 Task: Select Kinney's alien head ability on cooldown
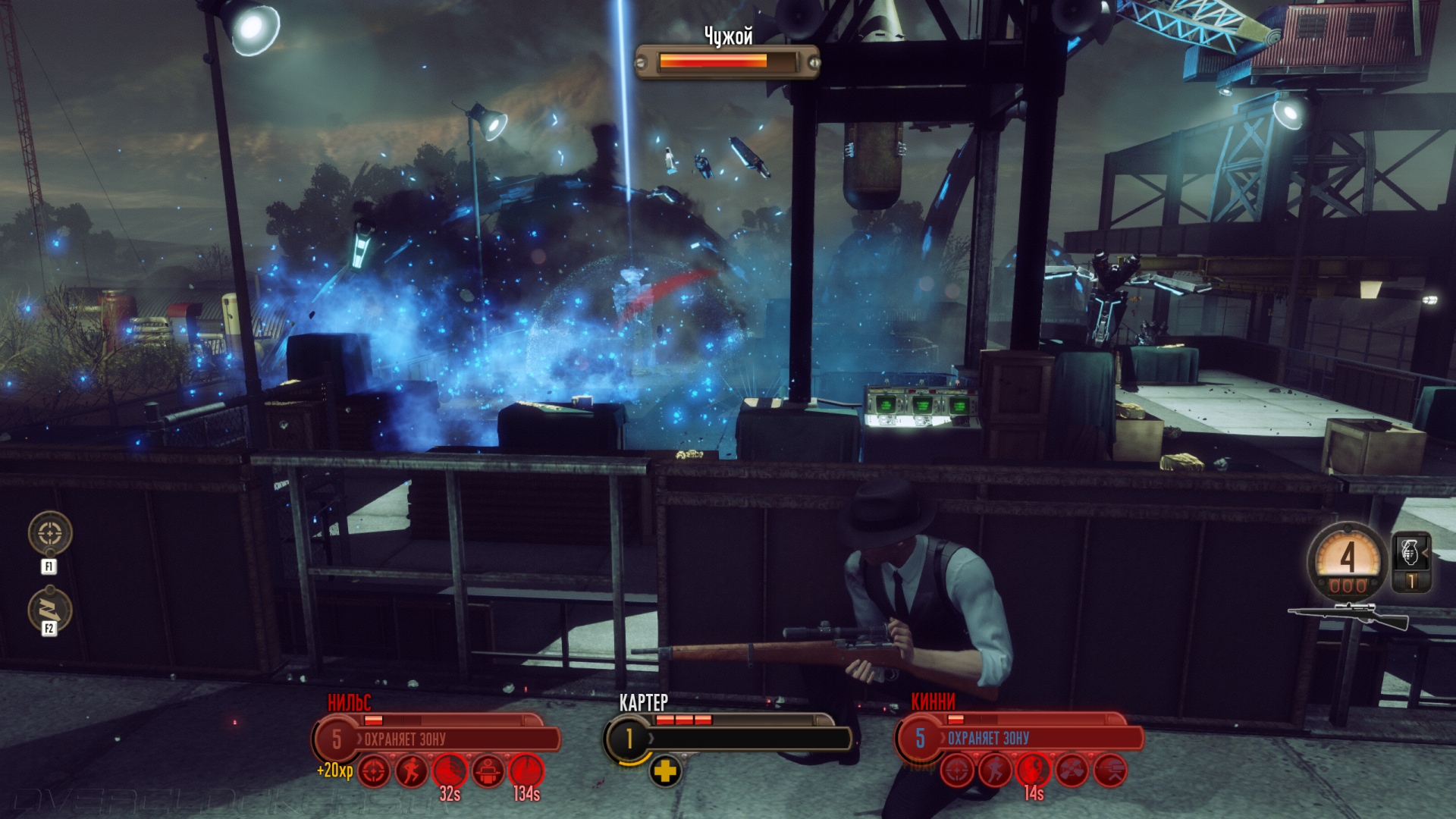click(x=1034, y=770)
